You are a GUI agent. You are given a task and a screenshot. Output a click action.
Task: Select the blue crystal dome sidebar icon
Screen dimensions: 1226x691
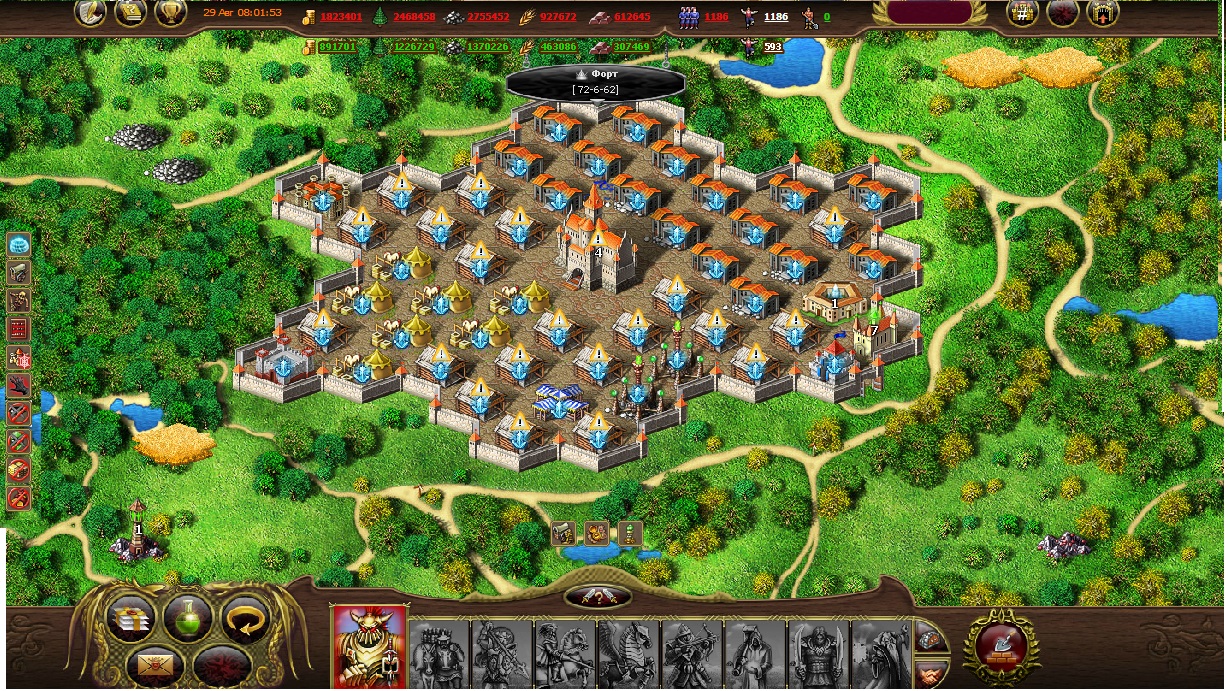18,244
